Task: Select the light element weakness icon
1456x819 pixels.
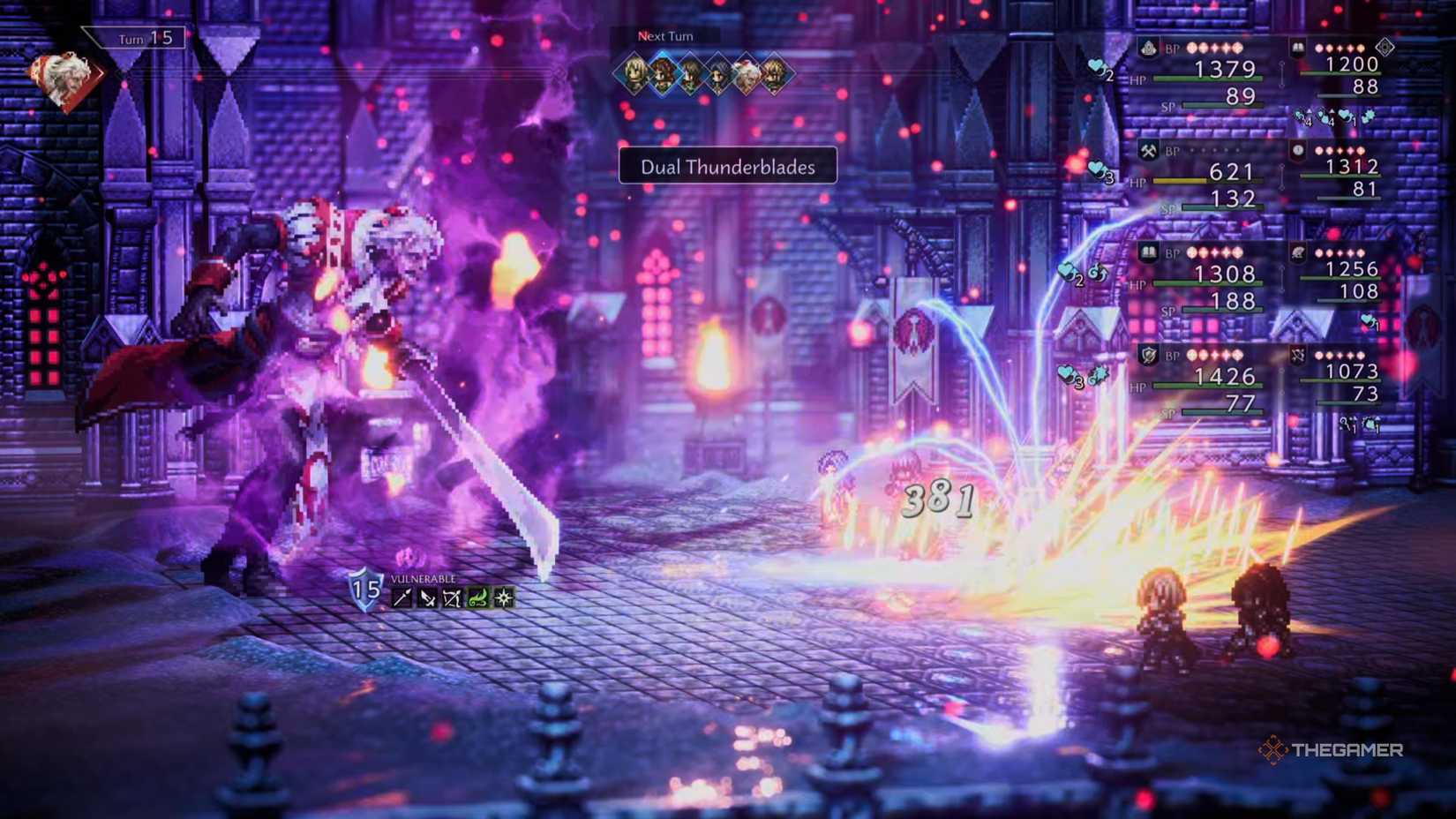Action: [x=503, y=597]
